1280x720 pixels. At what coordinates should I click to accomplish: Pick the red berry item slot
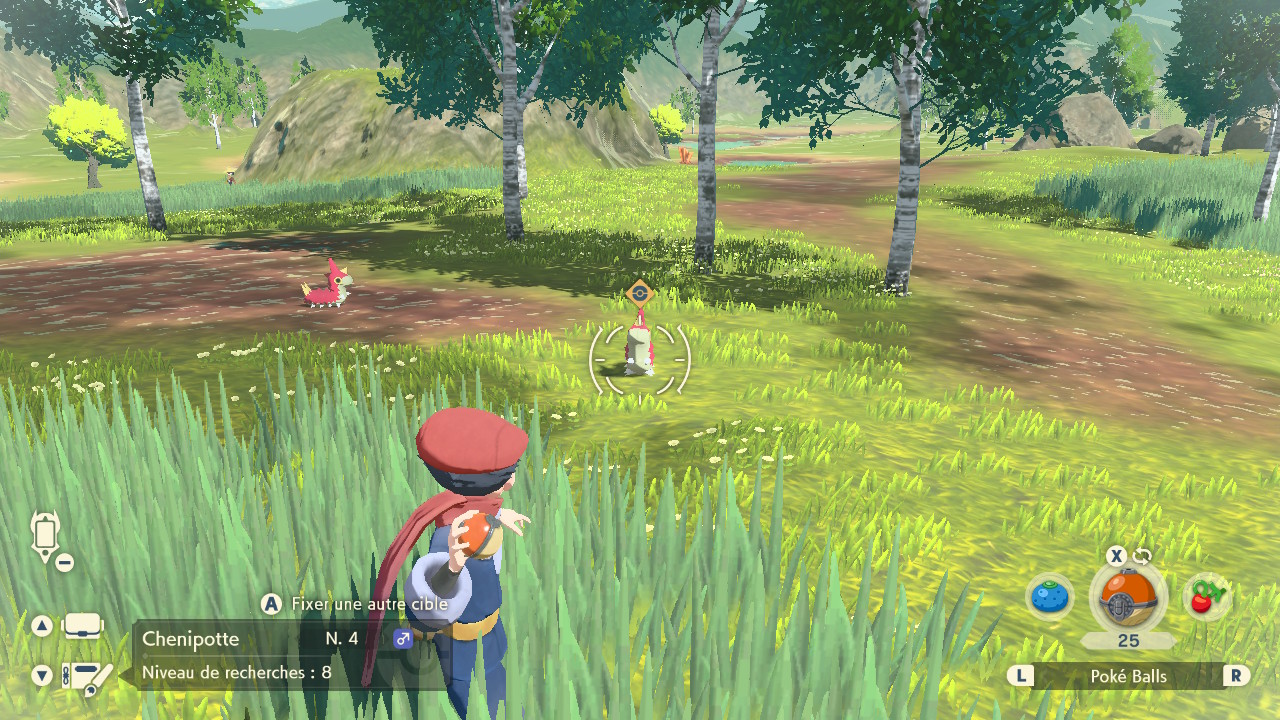pyautogui.click(x=1205, y=598)
